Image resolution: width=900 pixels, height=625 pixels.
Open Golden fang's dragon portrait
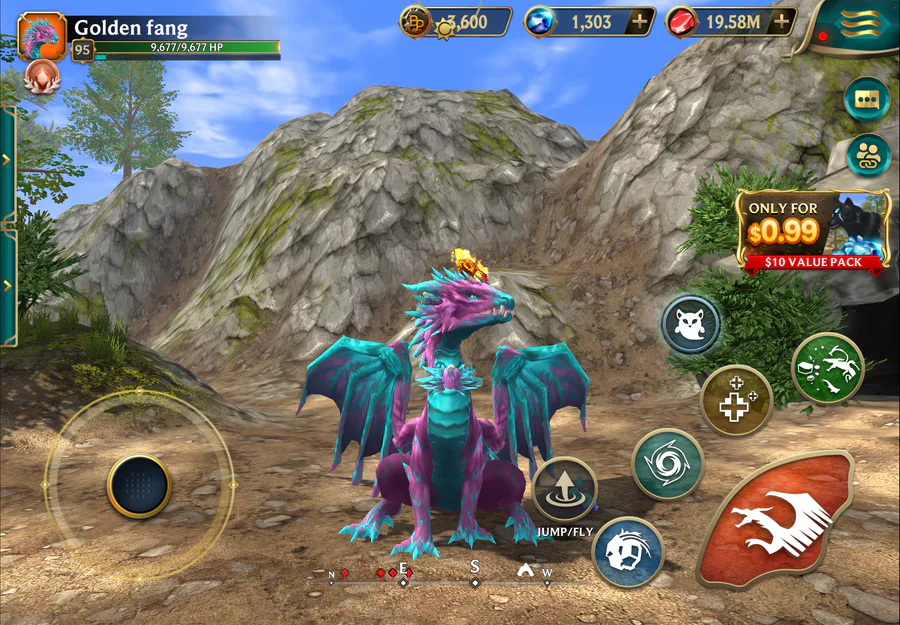pos(42,36)
